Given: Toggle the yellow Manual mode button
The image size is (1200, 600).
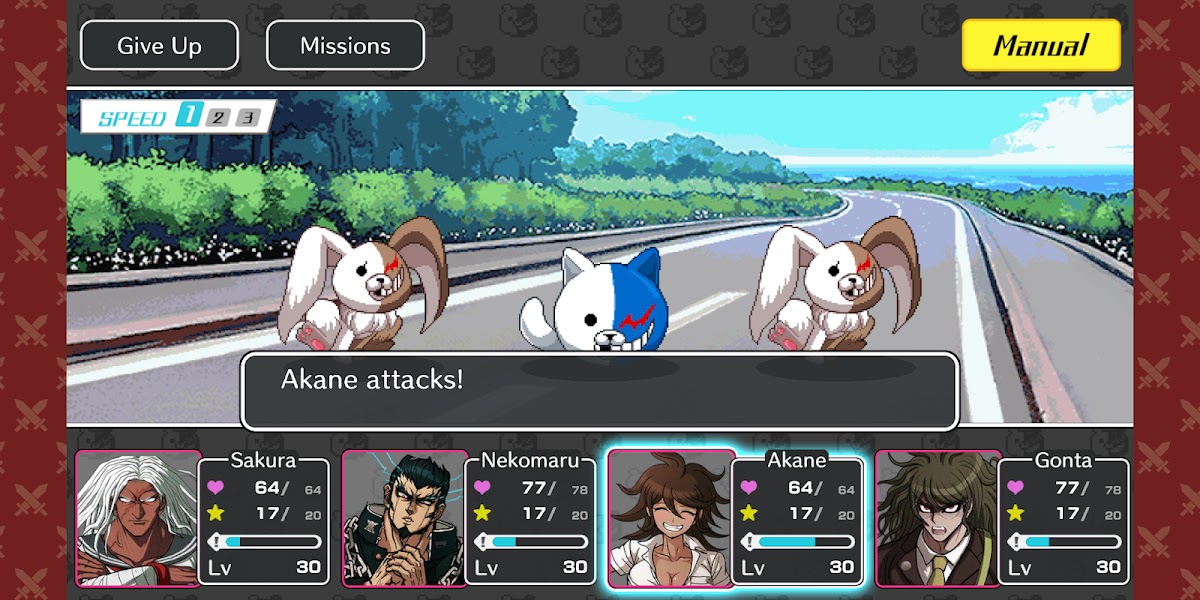Looking at the screenshot, I should [1041, 46].
